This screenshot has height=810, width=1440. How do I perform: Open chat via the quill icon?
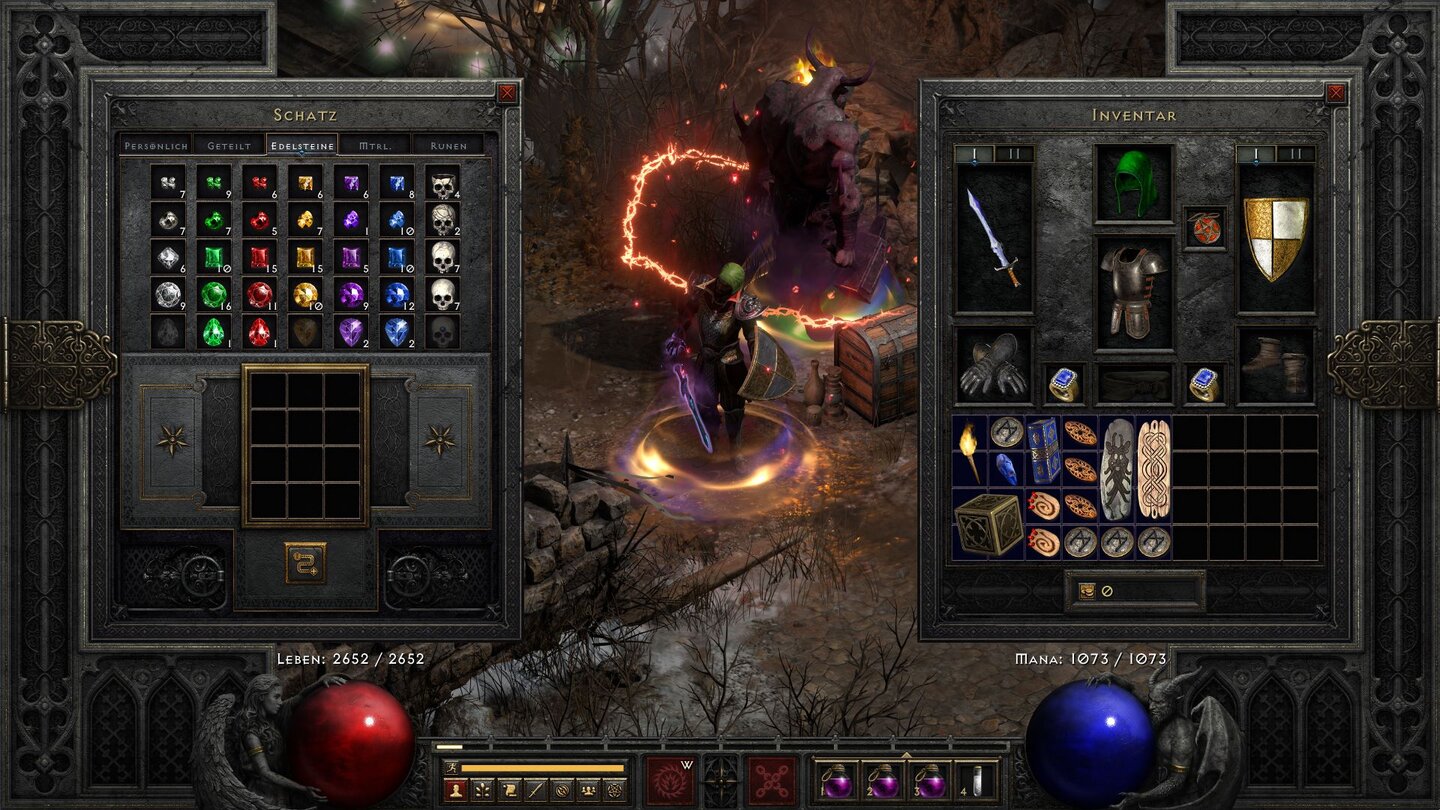point(536,790)
